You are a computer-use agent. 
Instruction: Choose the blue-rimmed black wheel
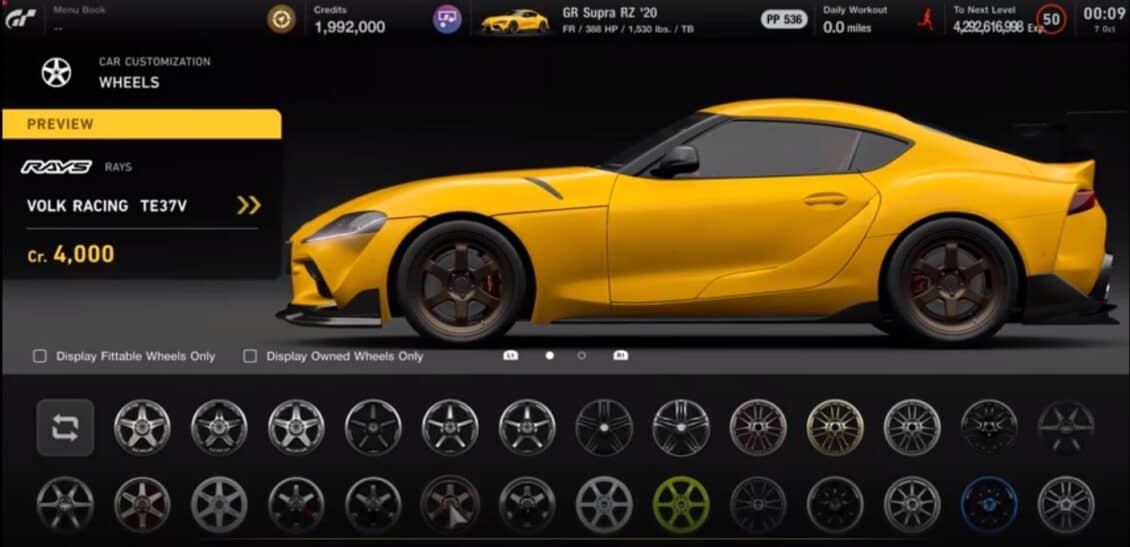989,503
